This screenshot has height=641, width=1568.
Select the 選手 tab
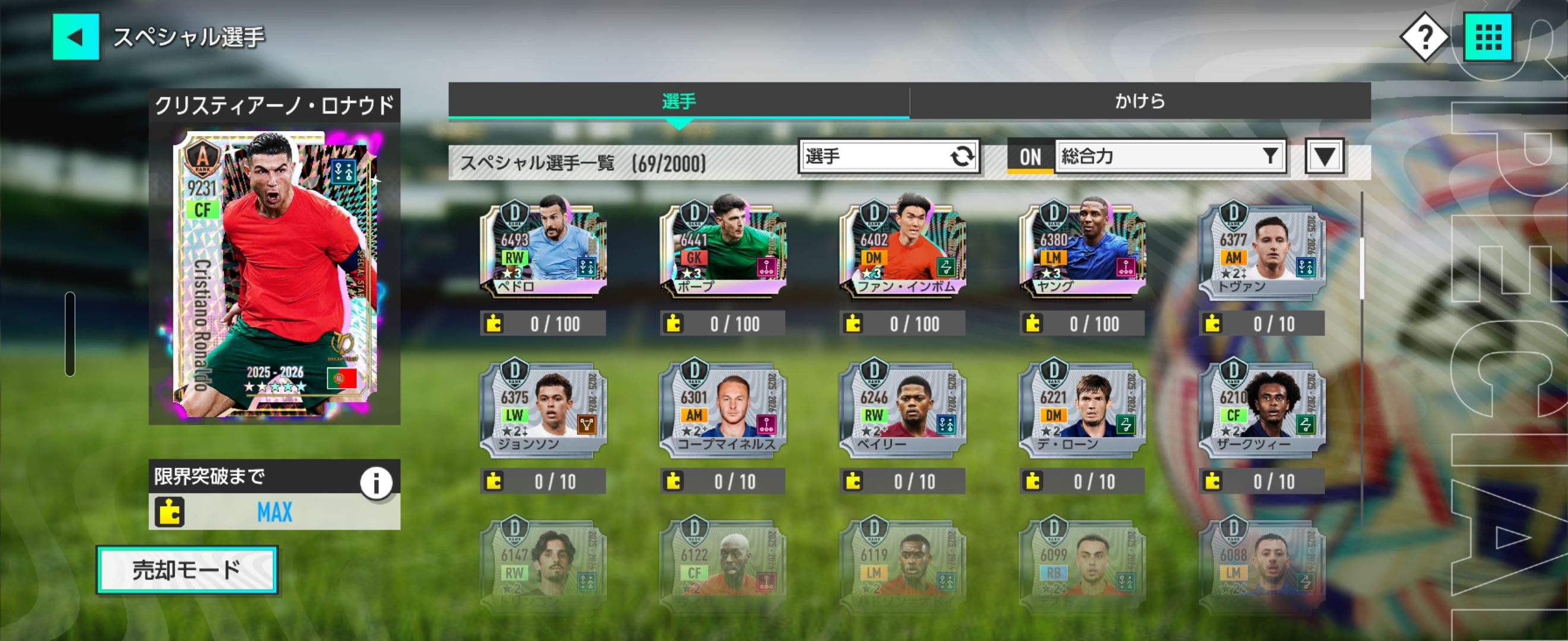pos(679,101)
